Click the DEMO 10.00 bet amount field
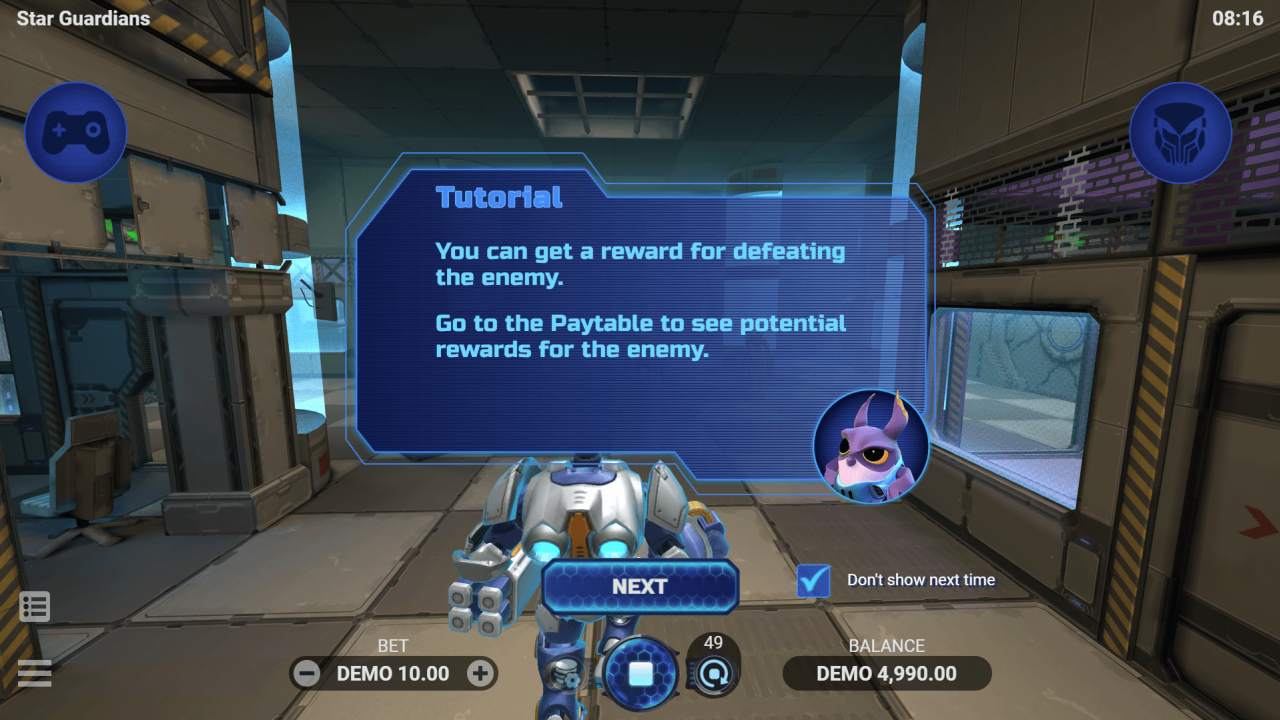This screenshot has width=1280, height=720. [393, 673]
